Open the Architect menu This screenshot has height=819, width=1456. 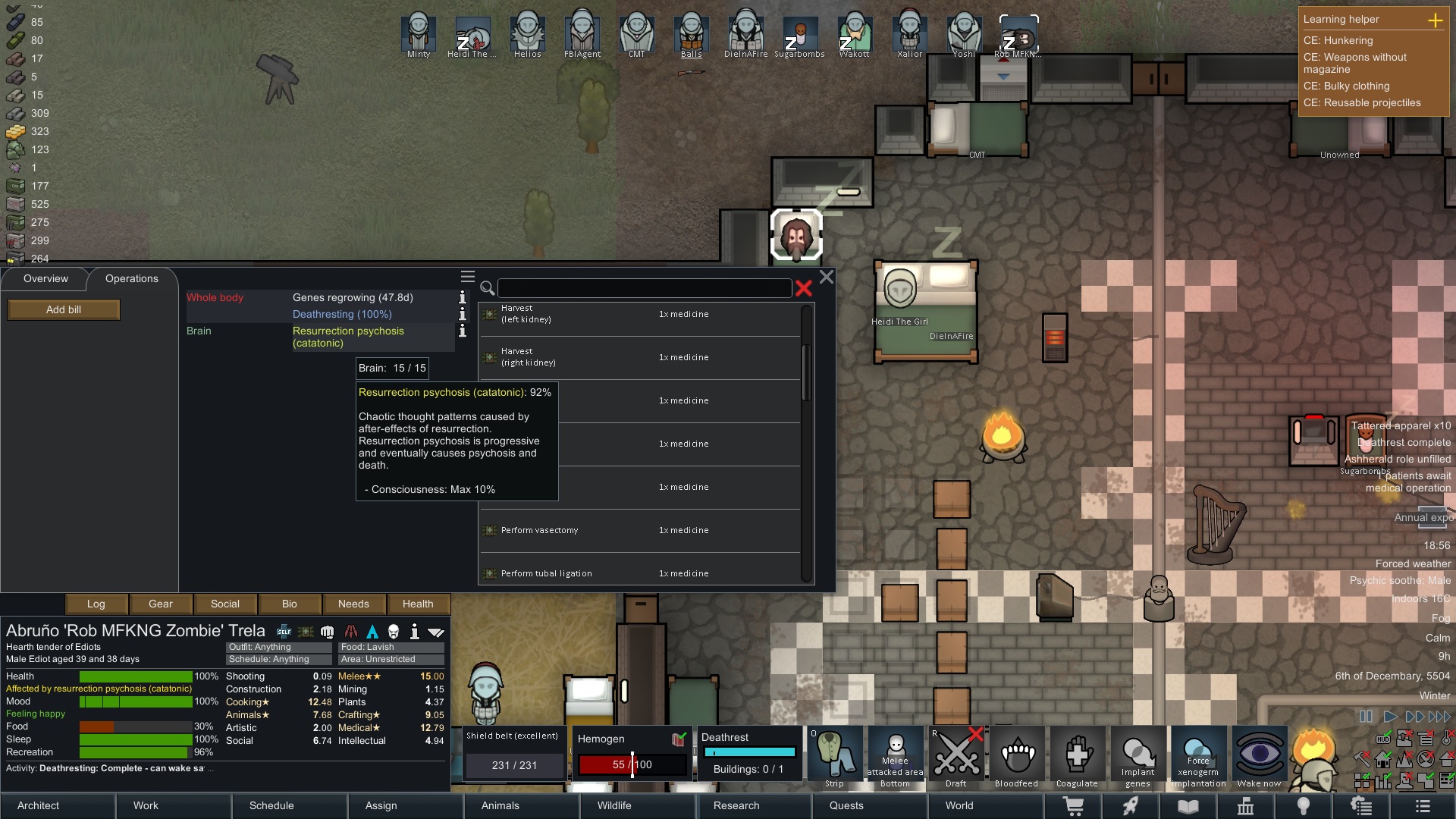click(39, 805)
